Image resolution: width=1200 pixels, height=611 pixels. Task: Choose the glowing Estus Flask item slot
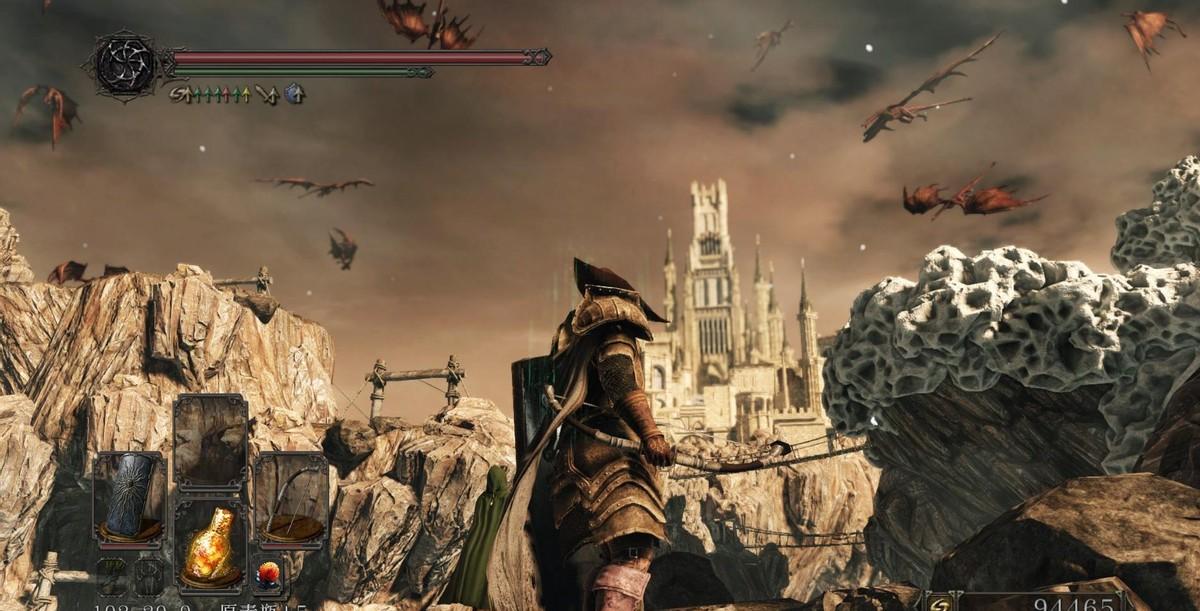click(x=211, y=543)
